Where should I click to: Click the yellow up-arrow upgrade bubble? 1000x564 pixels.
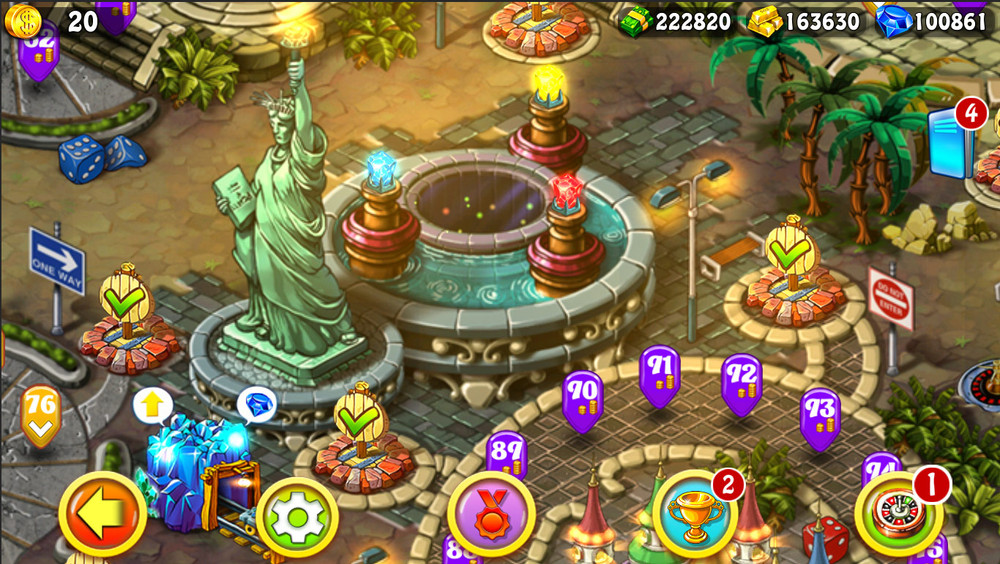click(153, 405)
